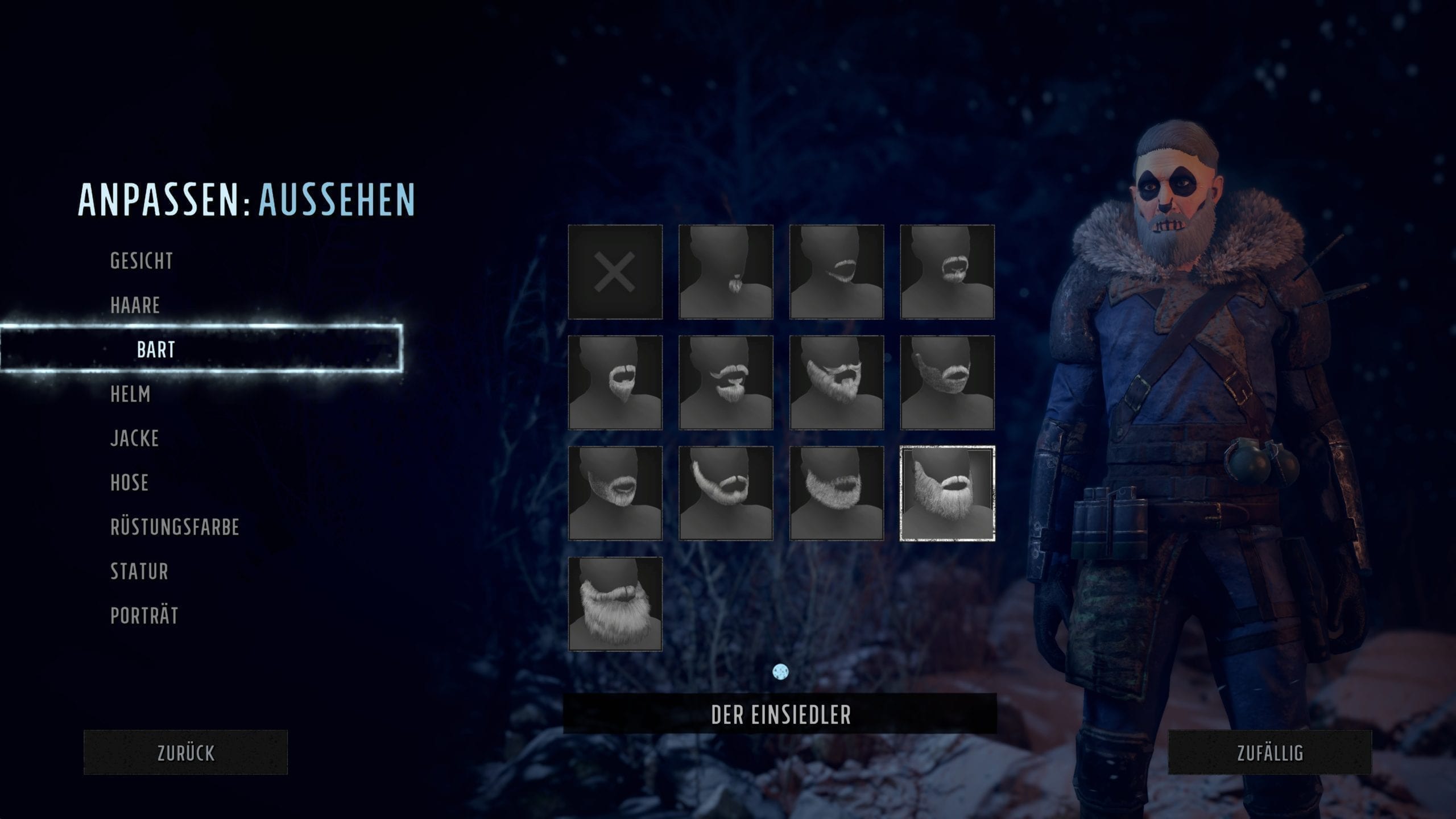Select the largest bushy beard tile
The height and width of the screenshot is (819, 1456).
[615, 604]
